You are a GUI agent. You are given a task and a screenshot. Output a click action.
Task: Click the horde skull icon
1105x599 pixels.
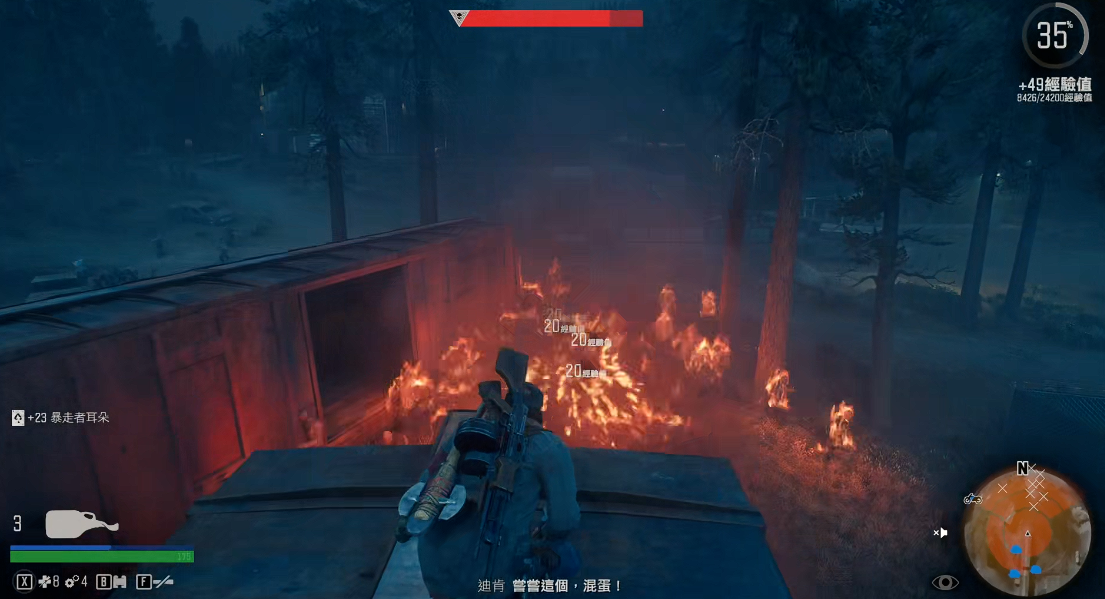(458, 18)
